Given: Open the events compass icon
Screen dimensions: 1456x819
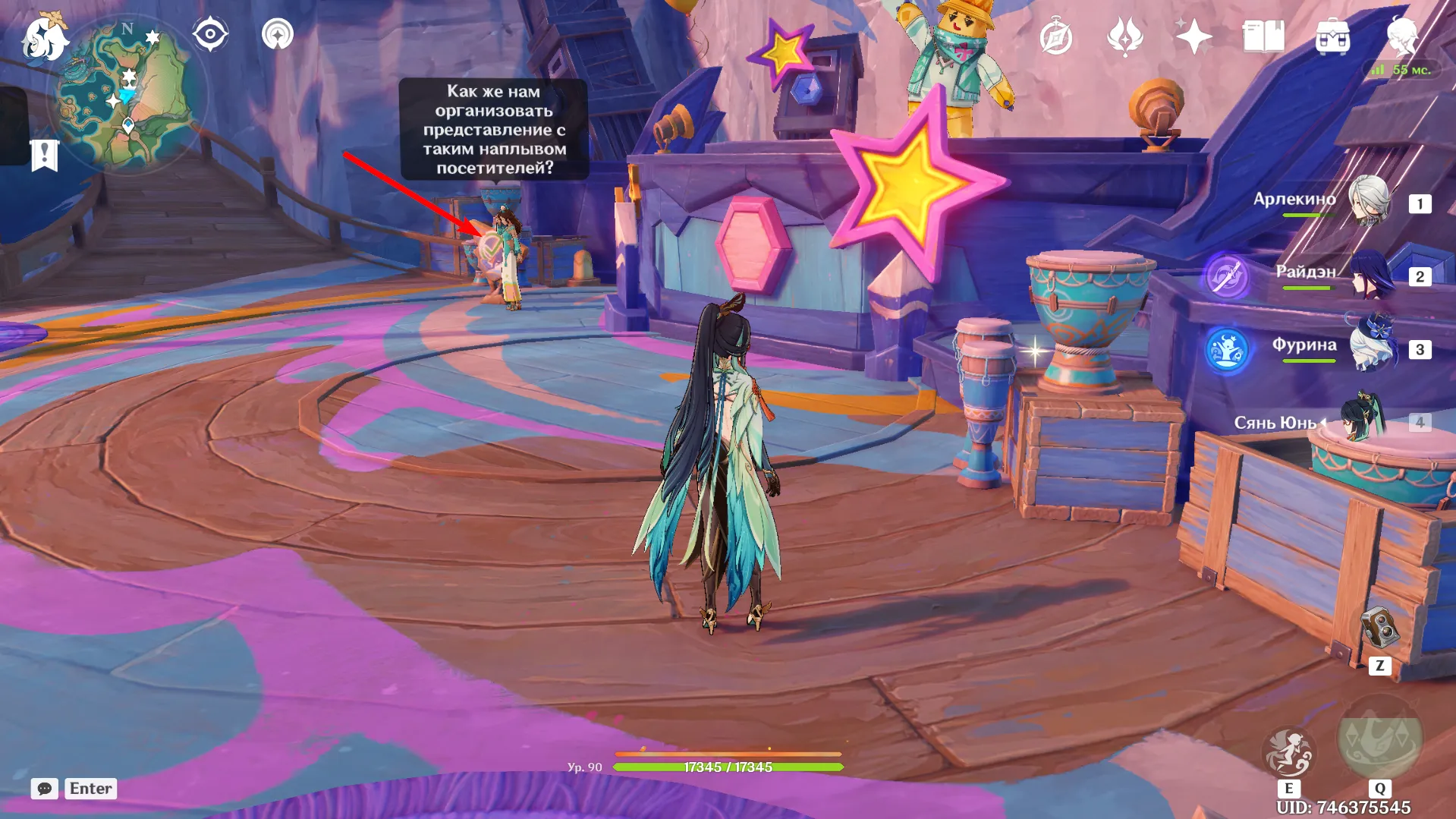Looking at the screenshot, I should click(1055, 37).
